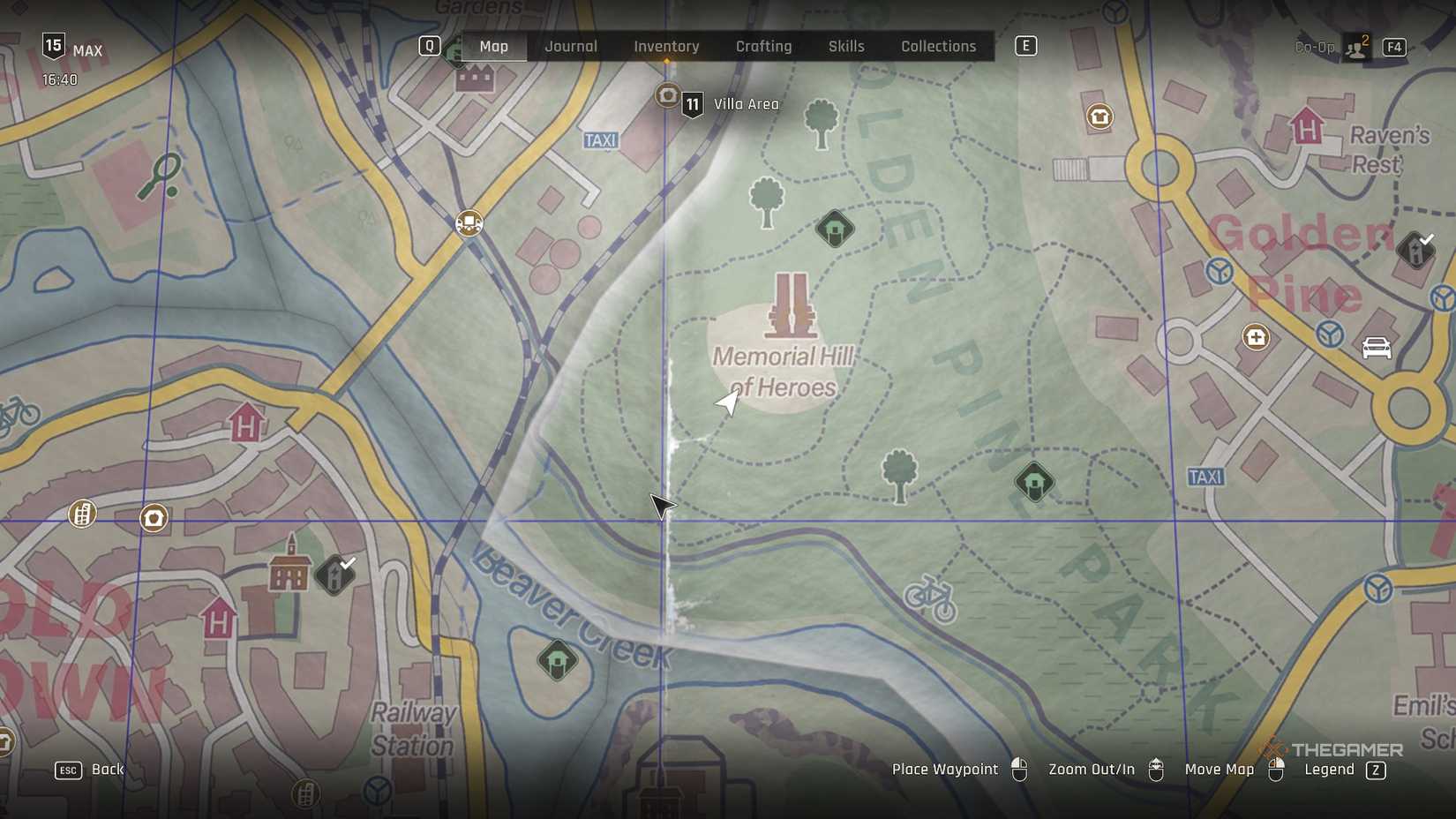Click the medical cross marker
This screenshot has width=1456, height=819.
click(x=1256, y=337)
